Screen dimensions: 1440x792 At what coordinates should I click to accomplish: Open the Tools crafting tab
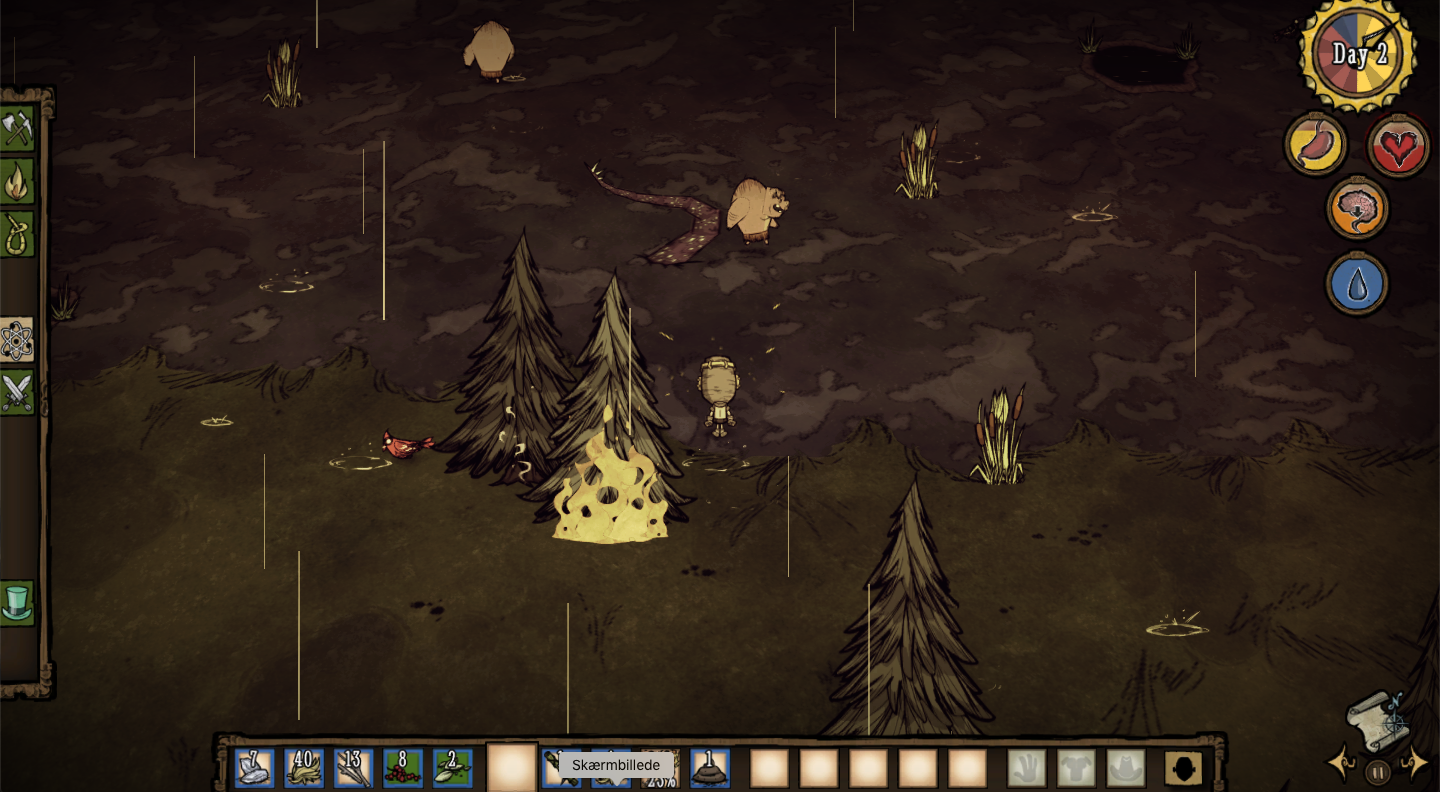coord(17,129)
